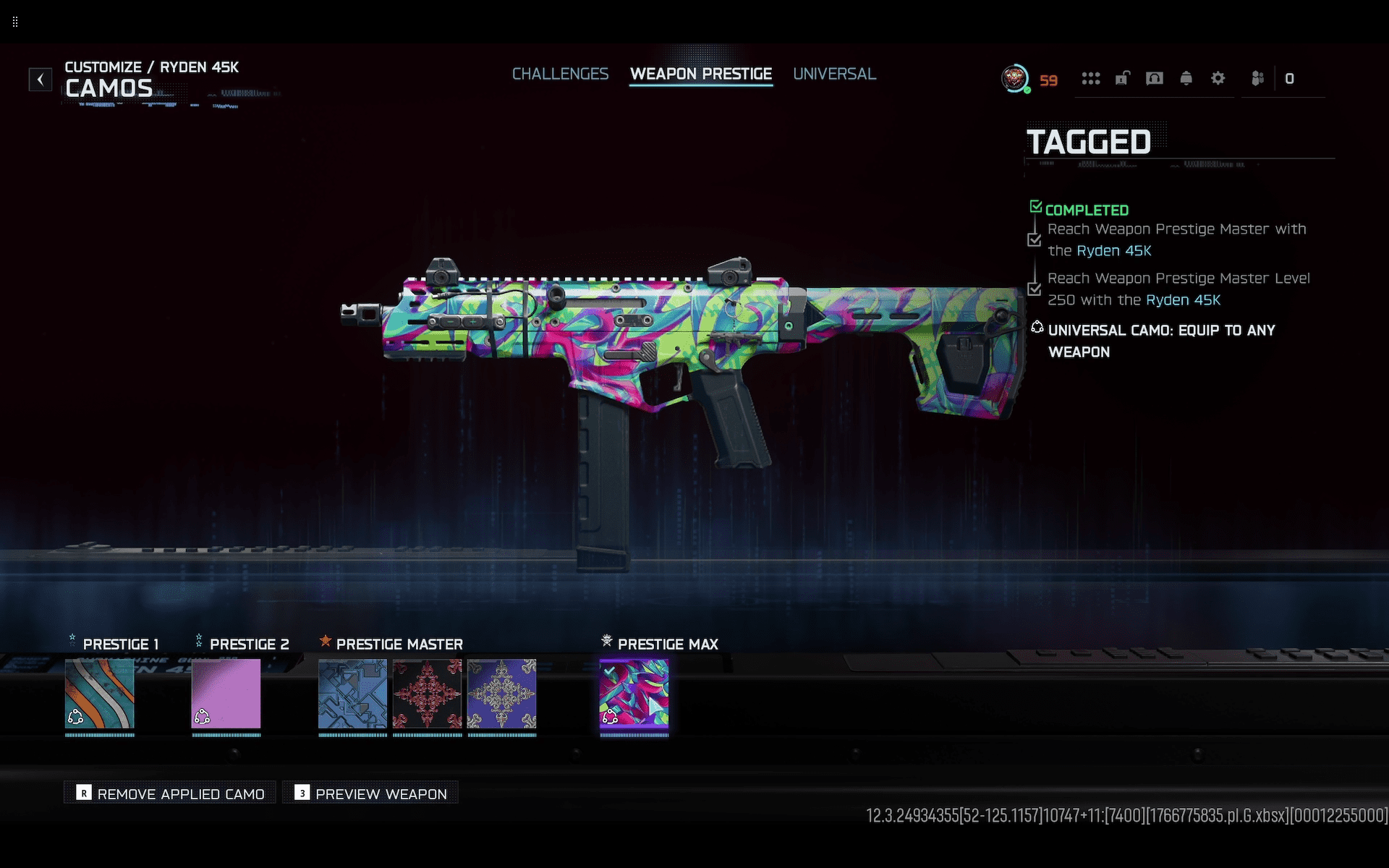
Task: Choose the purple ornate Prestige Master camo
Action: pos(501,694)
